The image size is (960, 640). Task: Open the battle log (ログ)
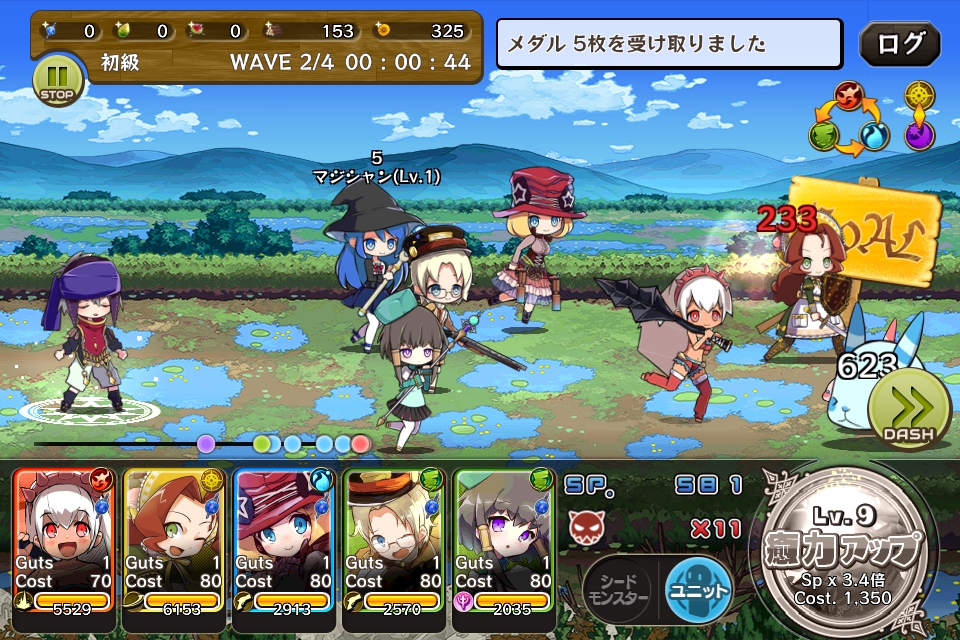click(900, 44)
